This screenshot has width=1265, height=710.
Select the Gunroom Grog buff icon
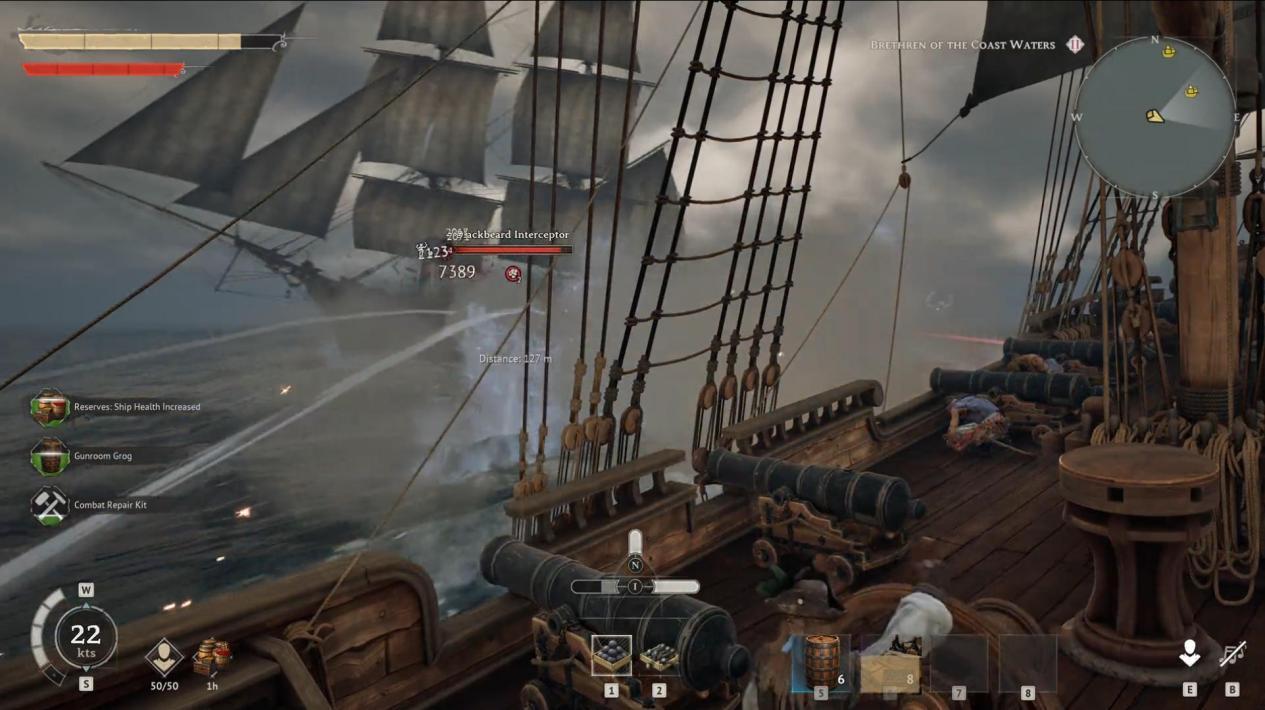pos(49,456)
